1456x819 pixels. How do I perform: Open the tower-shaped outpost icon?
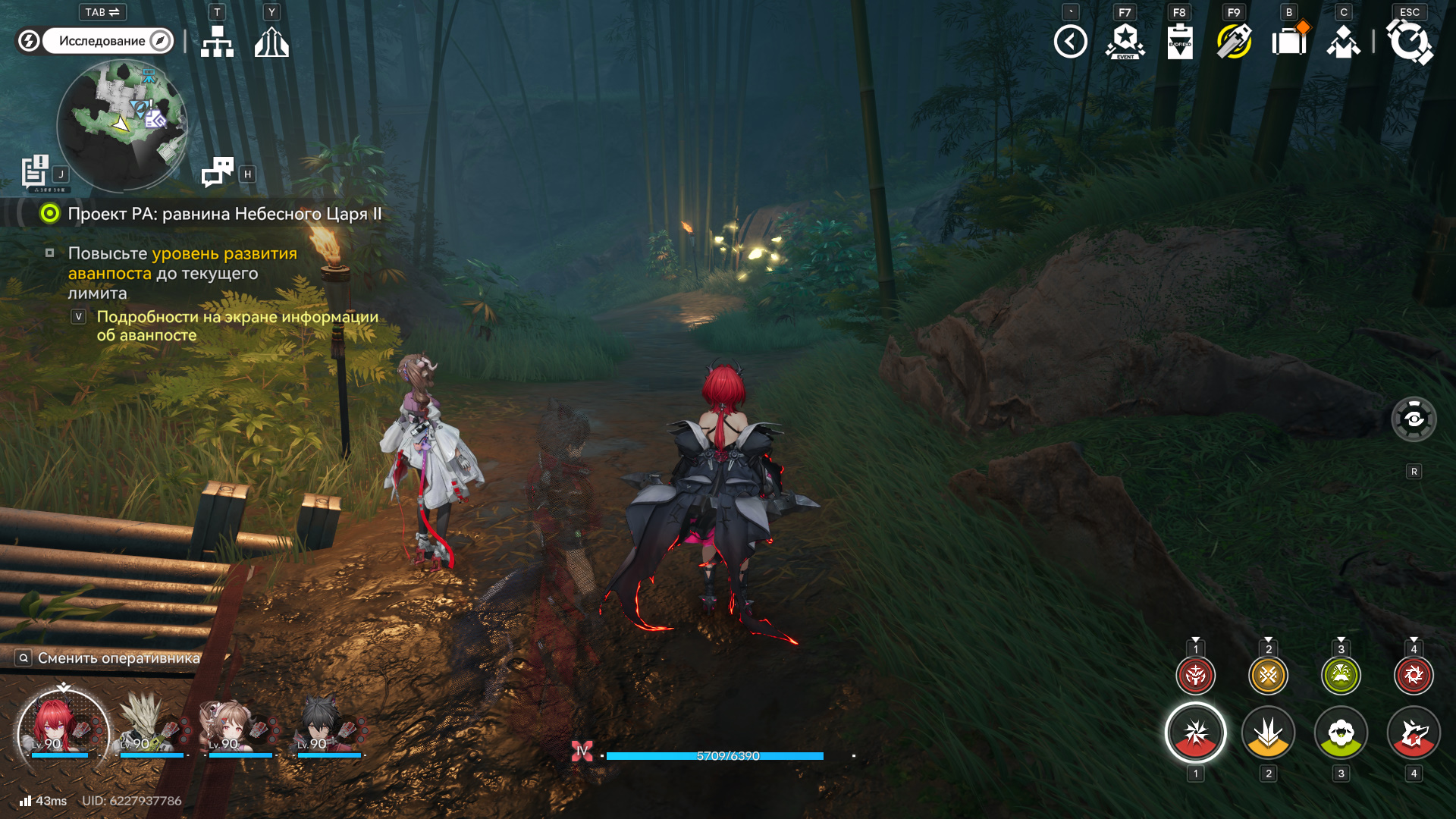tap(271, 42)
